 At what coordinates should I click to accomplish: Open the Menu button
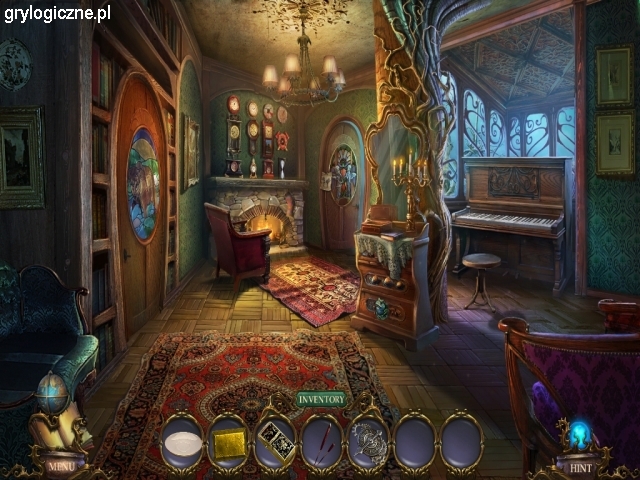tap(59, 465)
